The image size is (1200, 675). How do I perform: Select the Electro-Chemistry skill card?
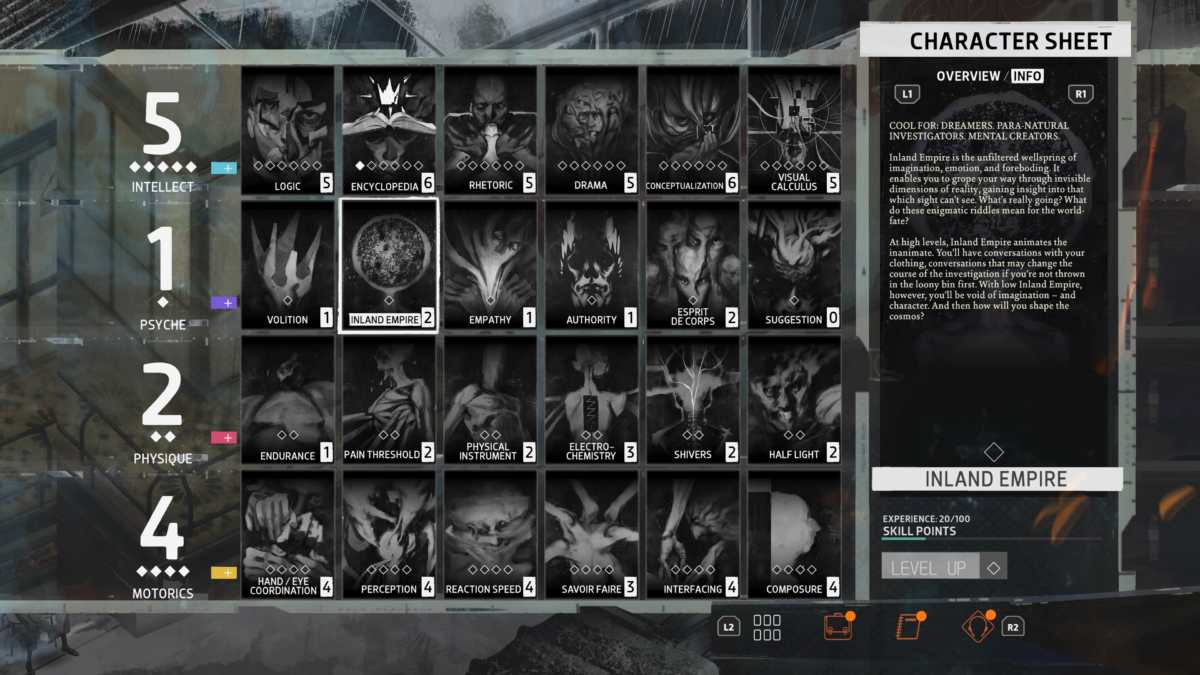[x=591, y=399]
